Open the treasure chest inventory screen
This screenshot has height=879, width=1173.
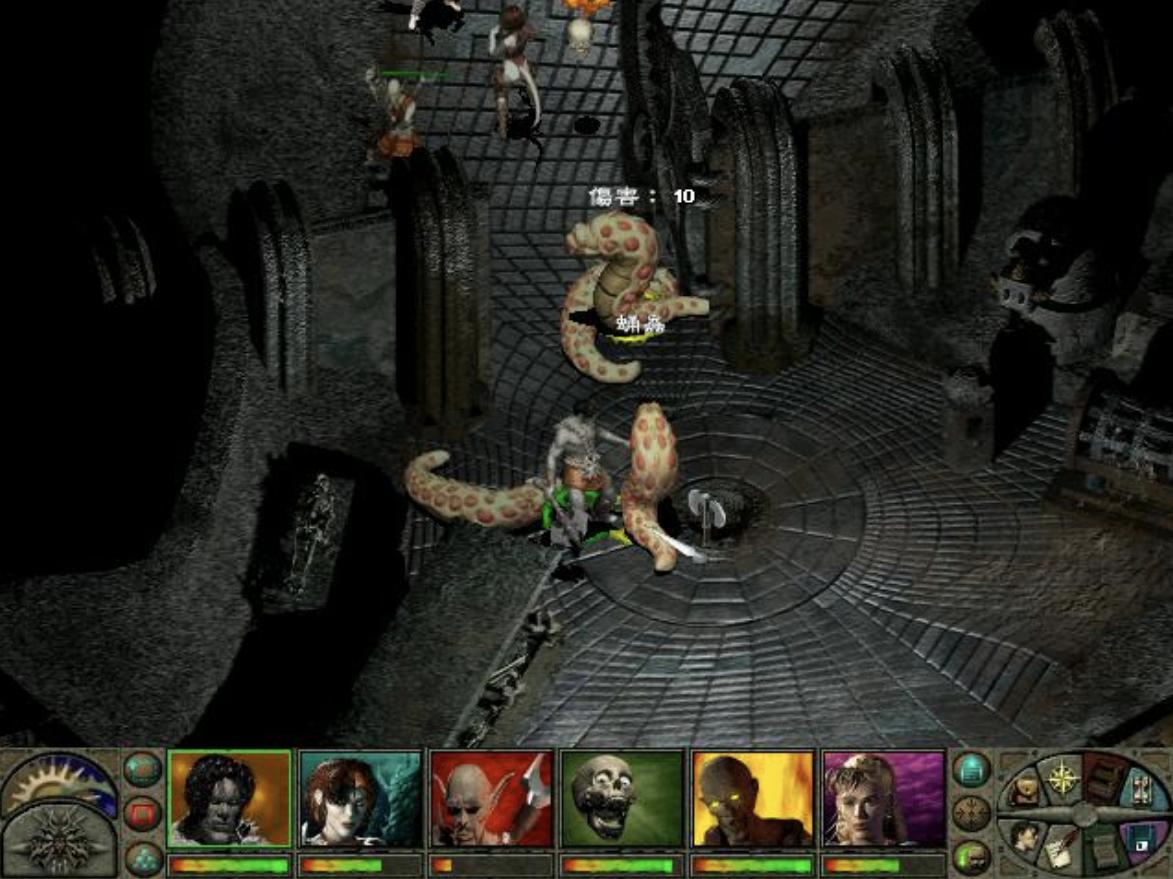pyautogui.click(x=1023, y=791)
